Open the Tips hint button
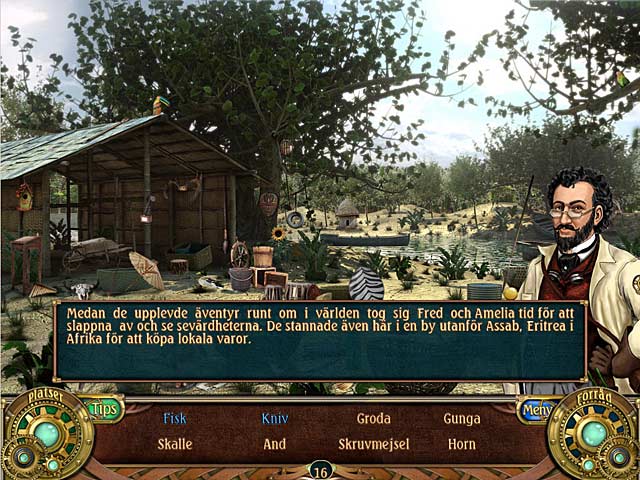Viewport: 640px width, 480px height. coord(104,408)
